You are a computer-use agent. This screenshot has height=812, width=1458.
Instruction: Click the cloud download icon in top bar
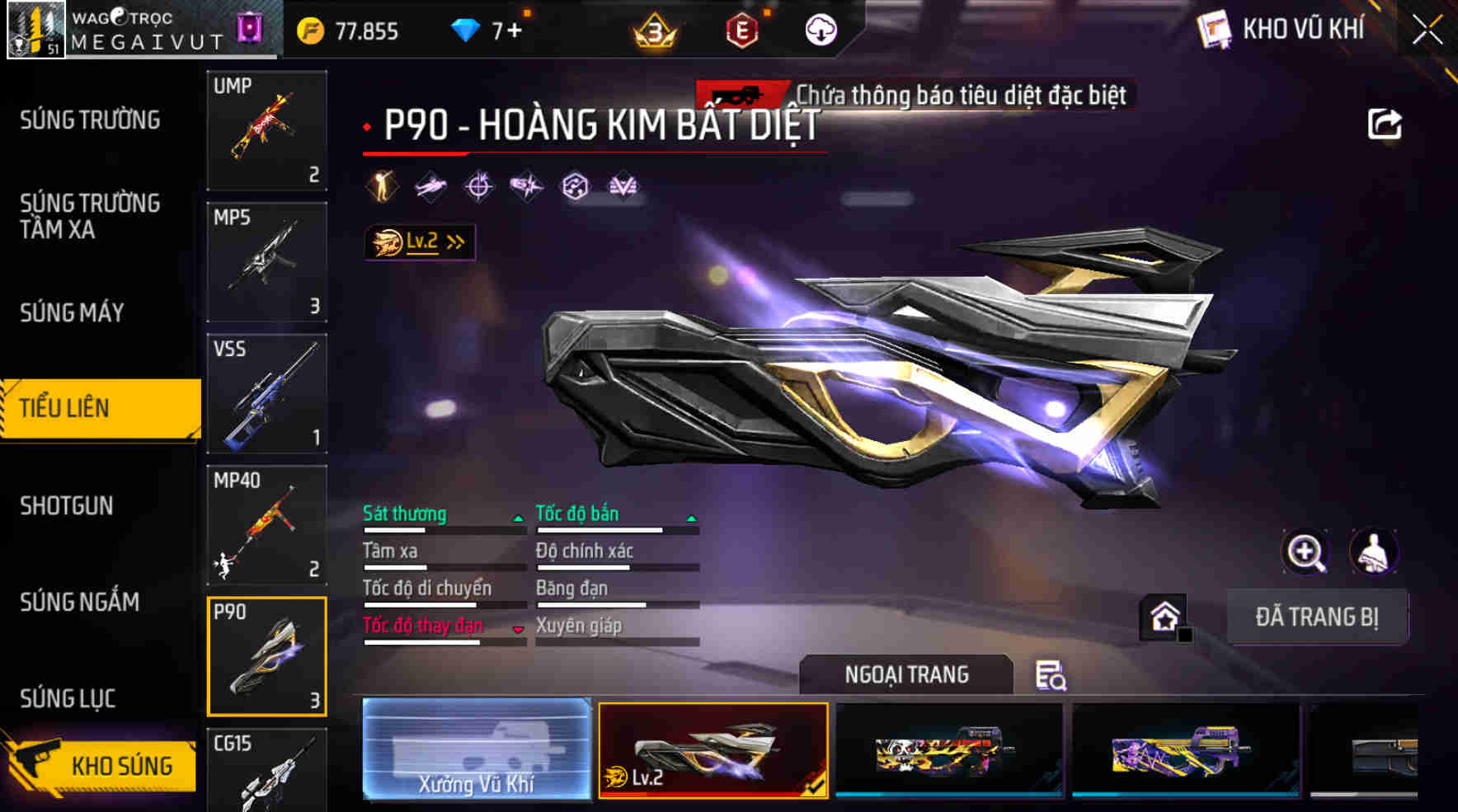(x=820, y=30)
